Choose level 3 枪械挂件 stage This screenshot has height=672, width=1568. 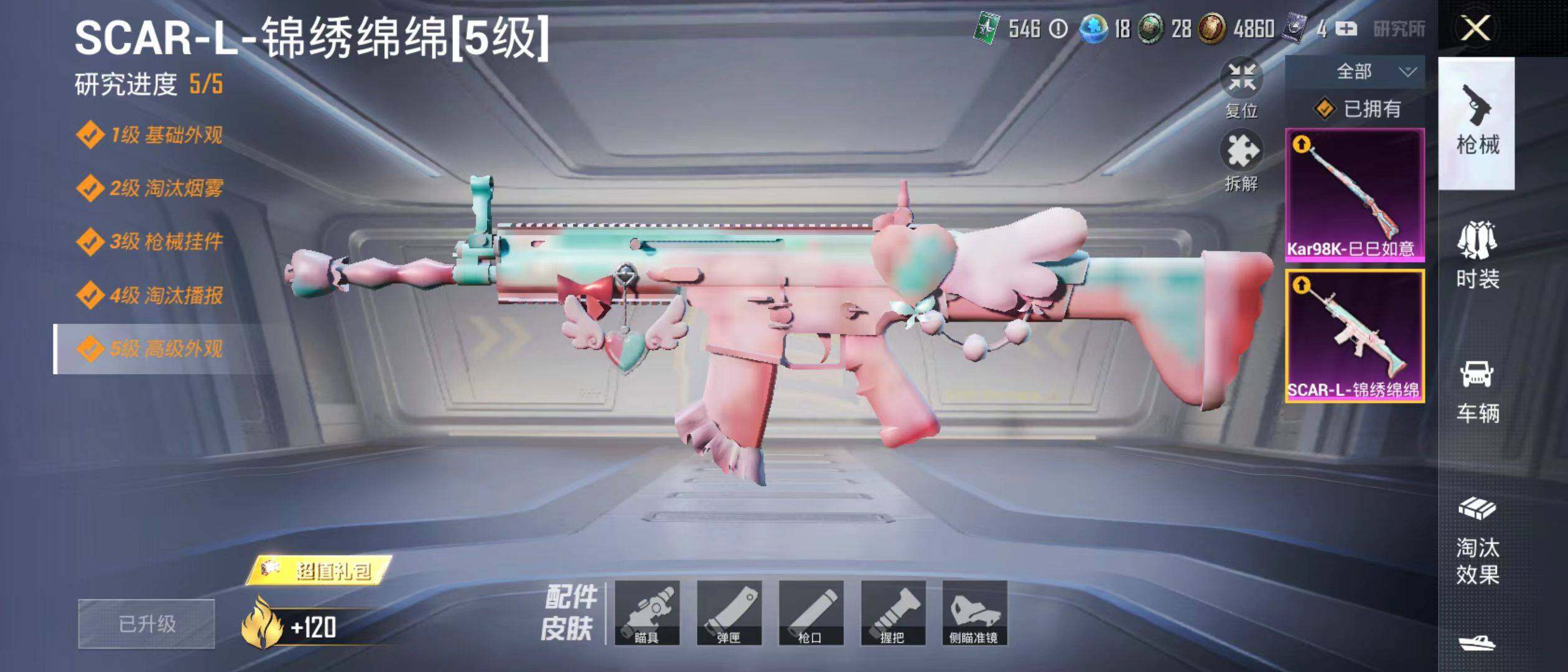coord(149,241)
